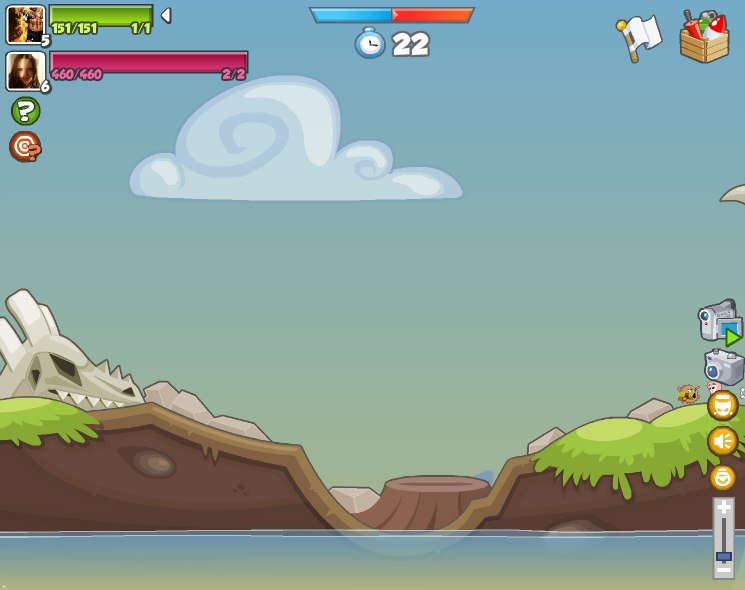Open the weapons crate
The width and height of the screenshot is (745, 590).
(x=704, y=38)
